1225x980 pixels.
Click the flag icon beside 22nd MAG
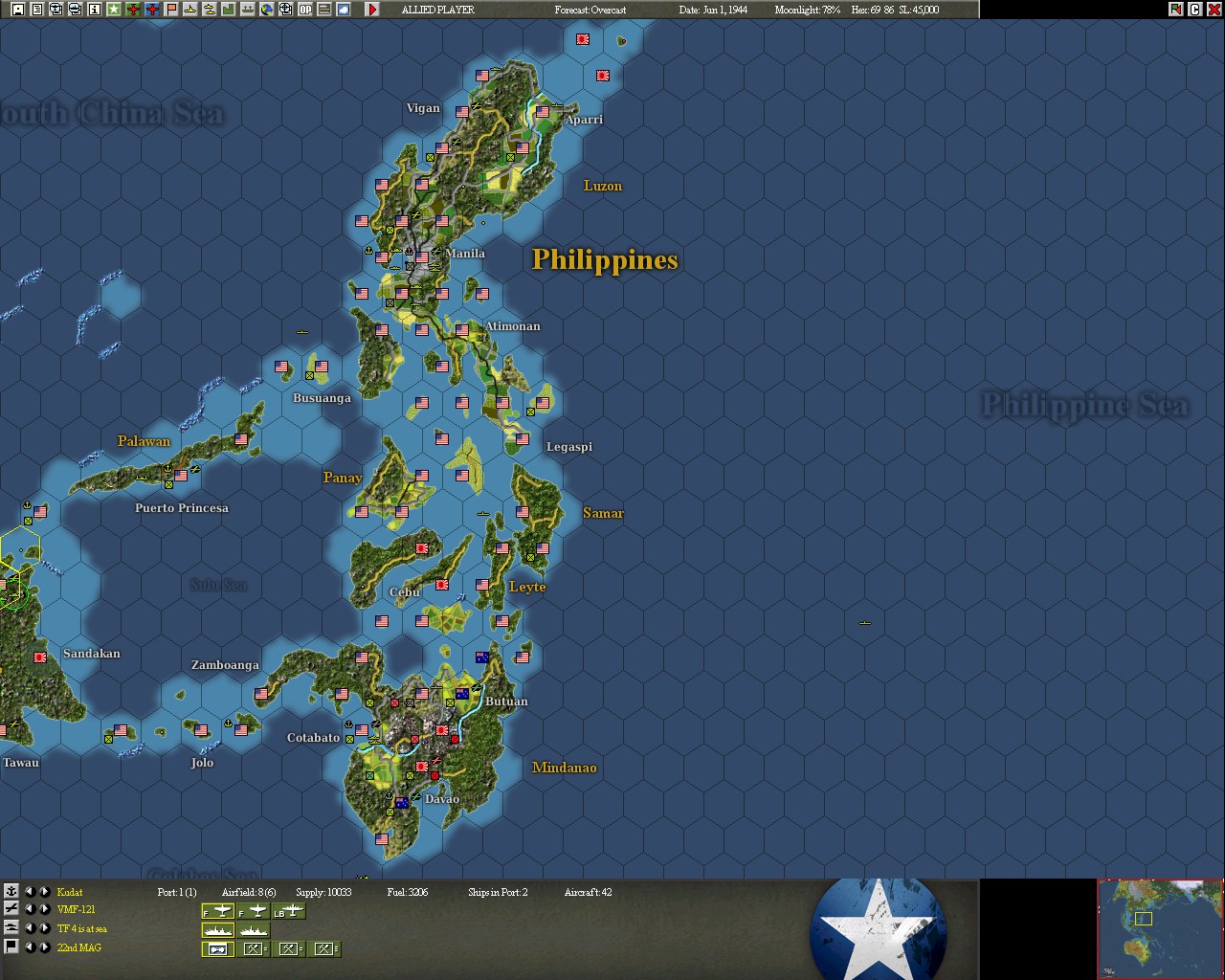11,947
